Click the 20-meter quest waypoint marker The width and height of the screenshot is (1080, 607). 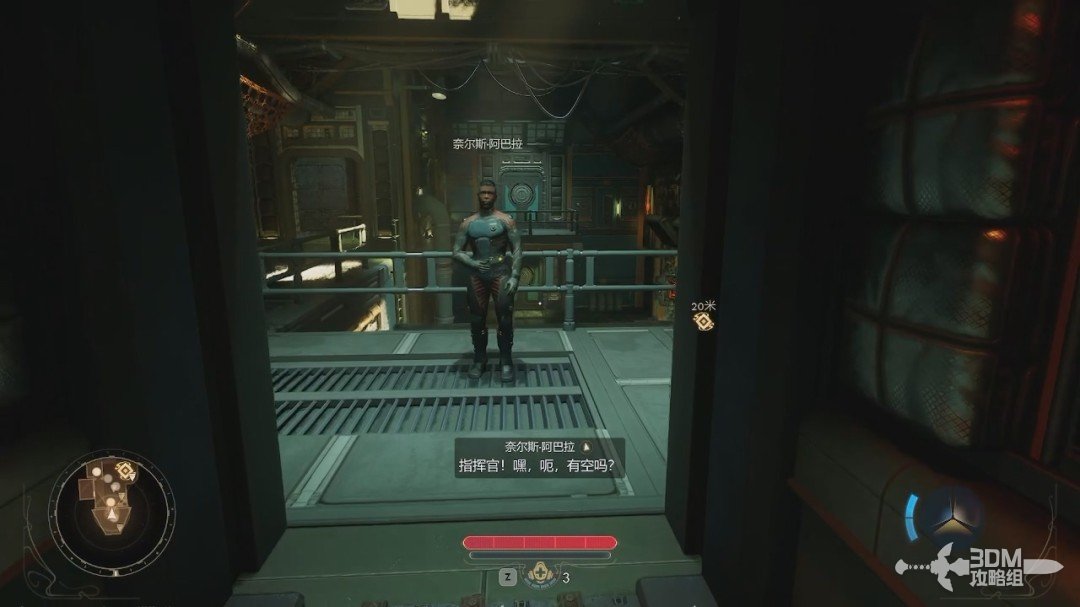point(702,320)
